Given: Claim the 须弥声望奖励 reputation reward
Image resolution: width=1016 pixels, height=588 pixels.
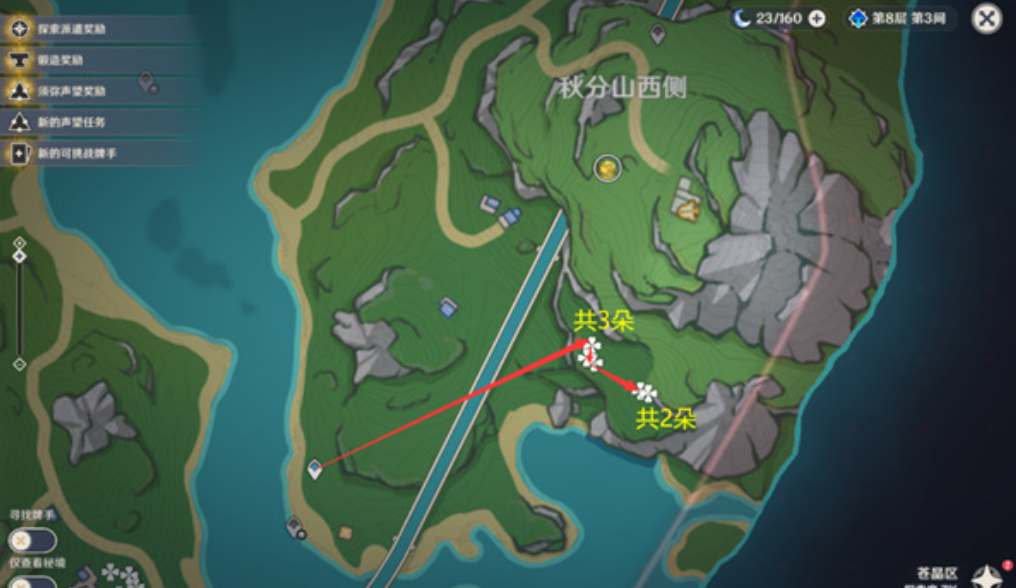Looking at the screenshot, I should (70, 91).
